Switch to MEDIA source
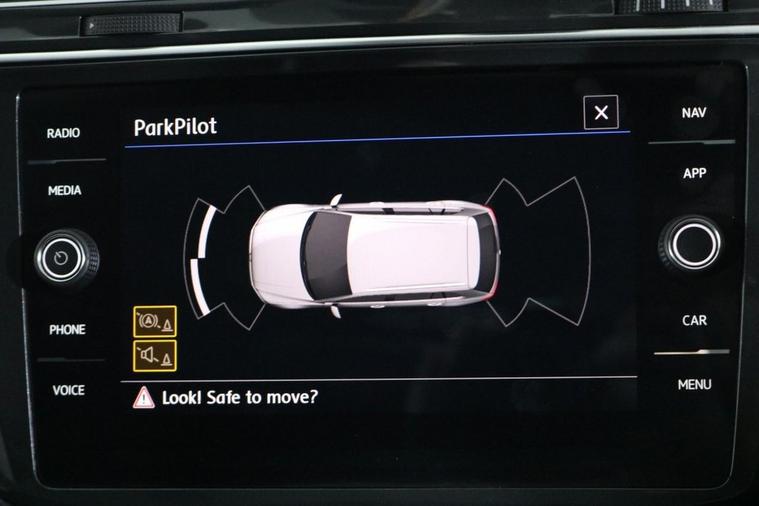The width and height of the screenshot is (759, 506). [x=64, y=190]
